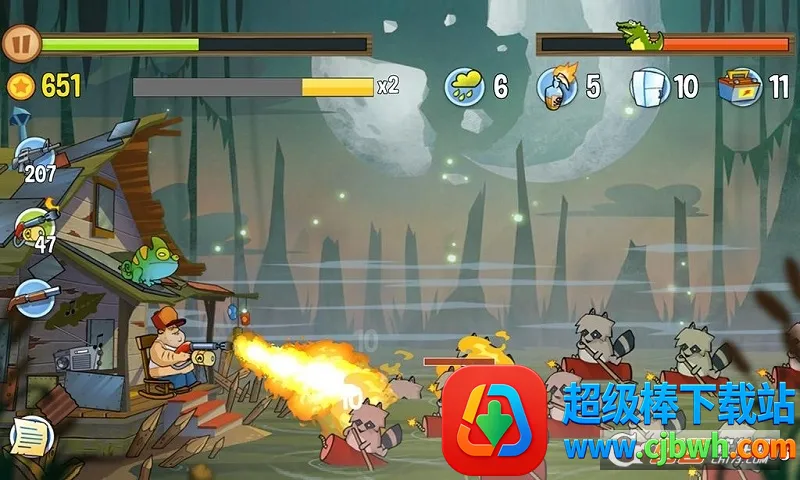This screenshot has height=480, width=800.
Task: Pause the game with the pause button
Action: (19, 43)
